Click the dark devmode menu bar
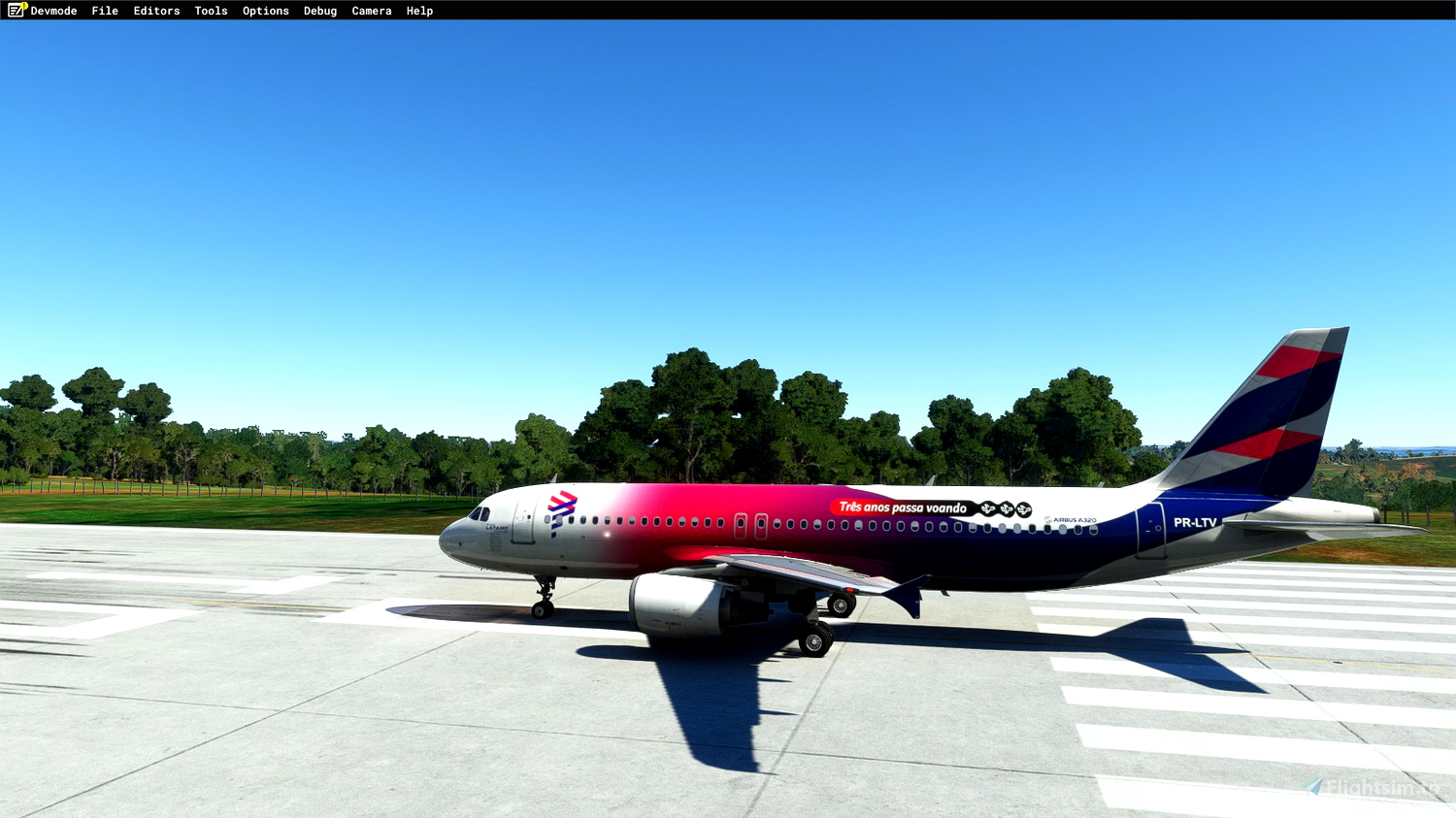Screen dimensions: 1456x818 [728, 11]
